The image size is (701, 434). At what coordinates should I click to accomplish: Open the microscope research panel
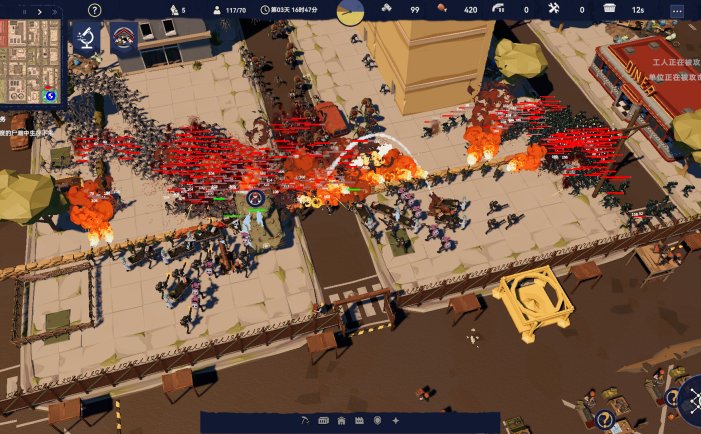tap(86, 39)
